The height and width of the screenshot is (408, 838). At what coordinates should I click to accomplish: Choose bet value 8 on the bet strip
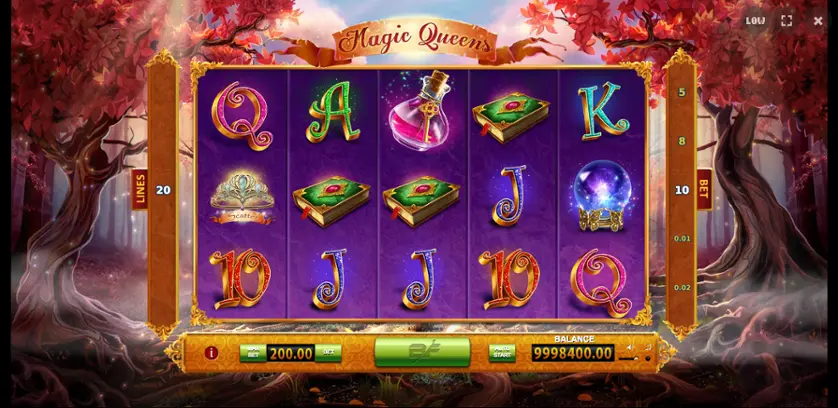[x=682, y=141]
